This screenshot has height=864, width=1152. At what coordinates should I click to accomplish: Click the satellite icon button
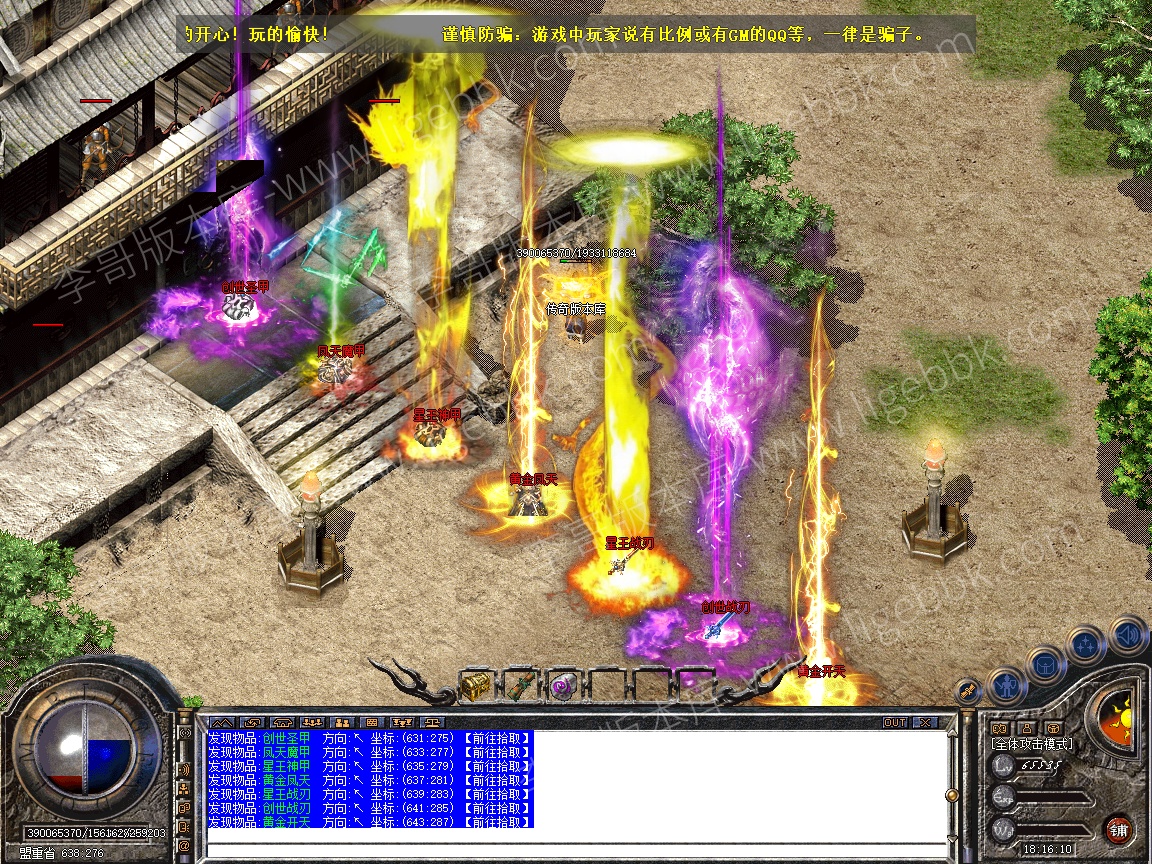967,690
